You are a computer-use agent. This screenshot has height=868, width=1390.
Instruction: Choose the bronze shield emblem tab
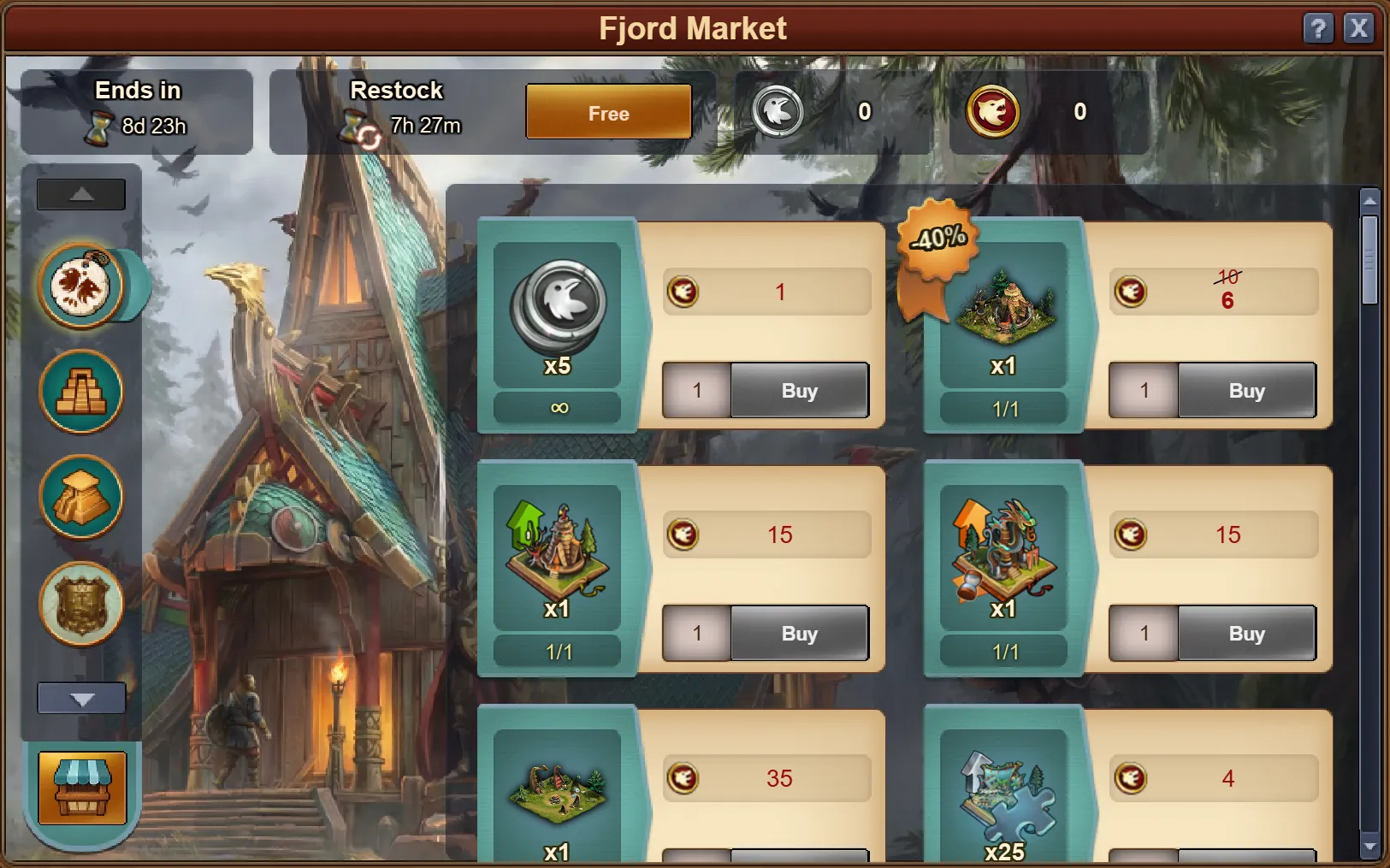click(81, 604)
